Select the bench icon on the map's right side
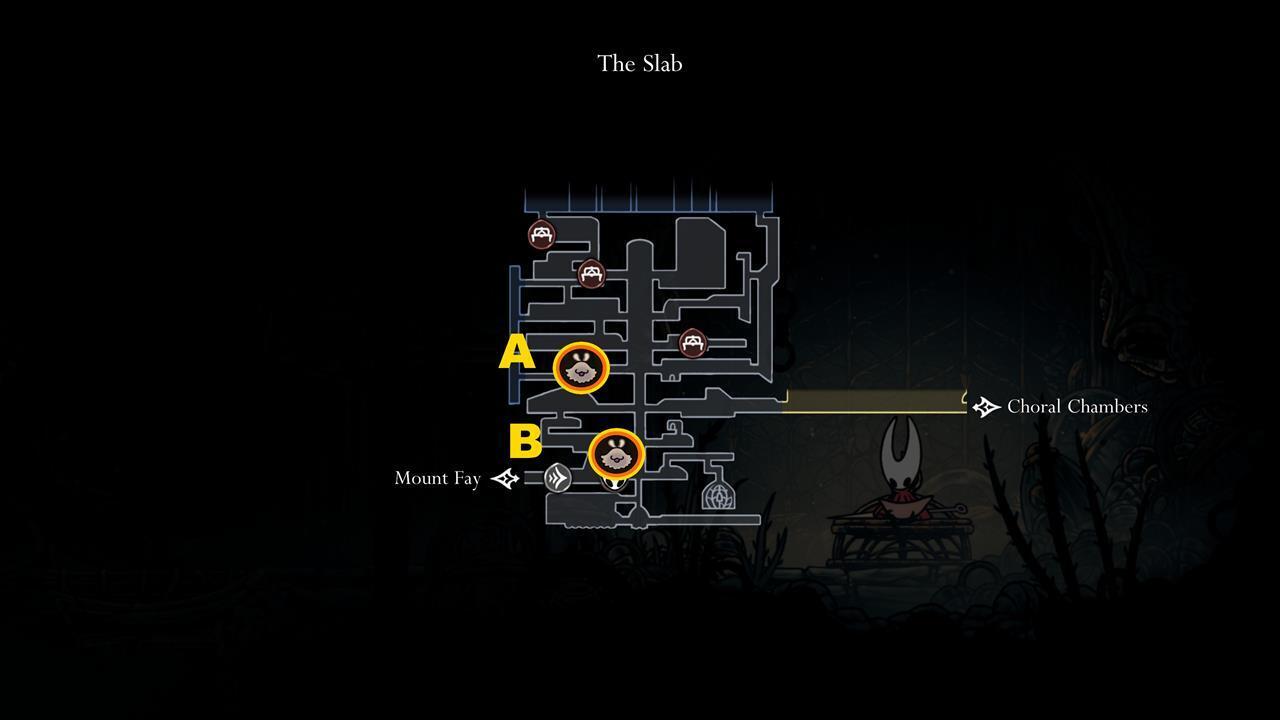Image resolution: width=1280 pixels, height=720 pixels. [693, 341]
